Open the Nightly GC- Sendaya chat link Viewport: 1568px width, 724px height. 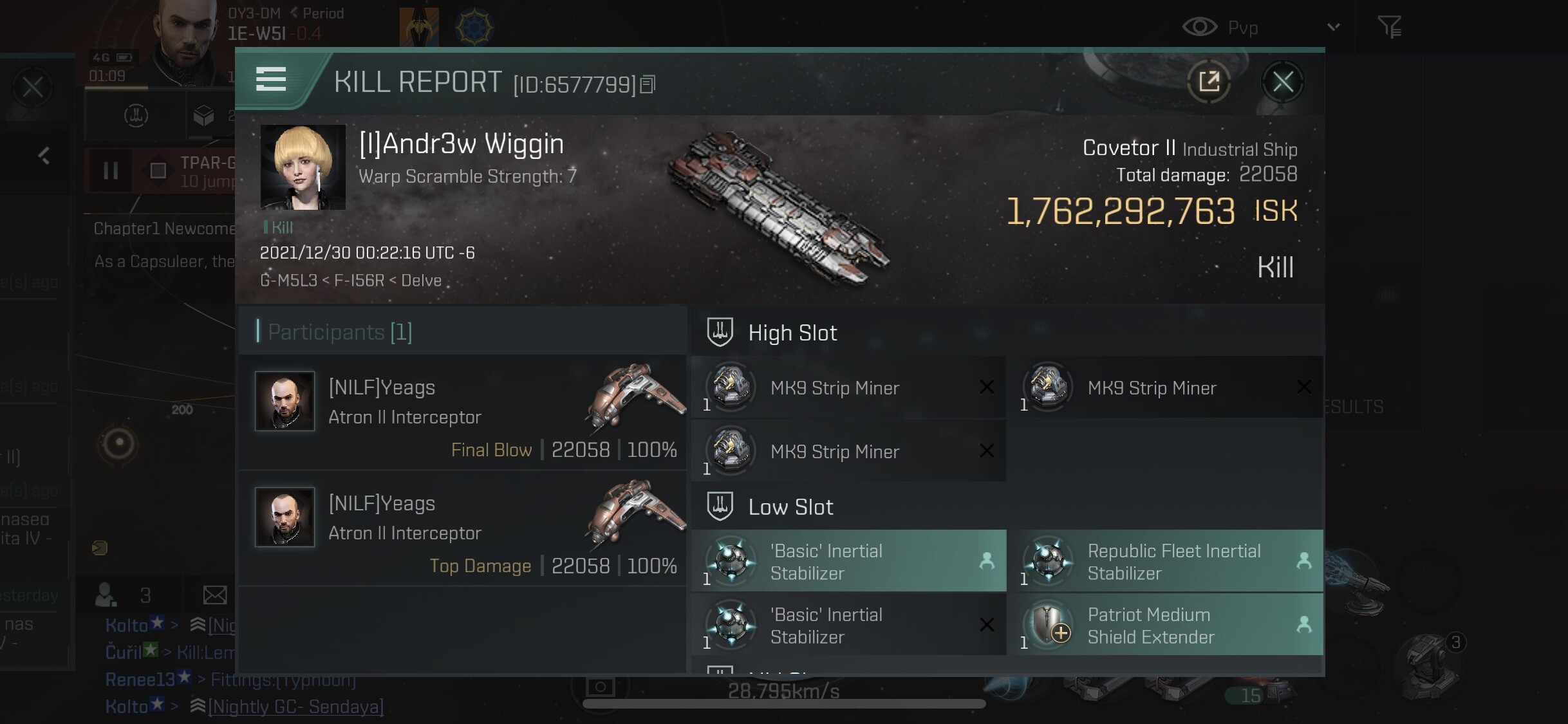click(295, 707)
